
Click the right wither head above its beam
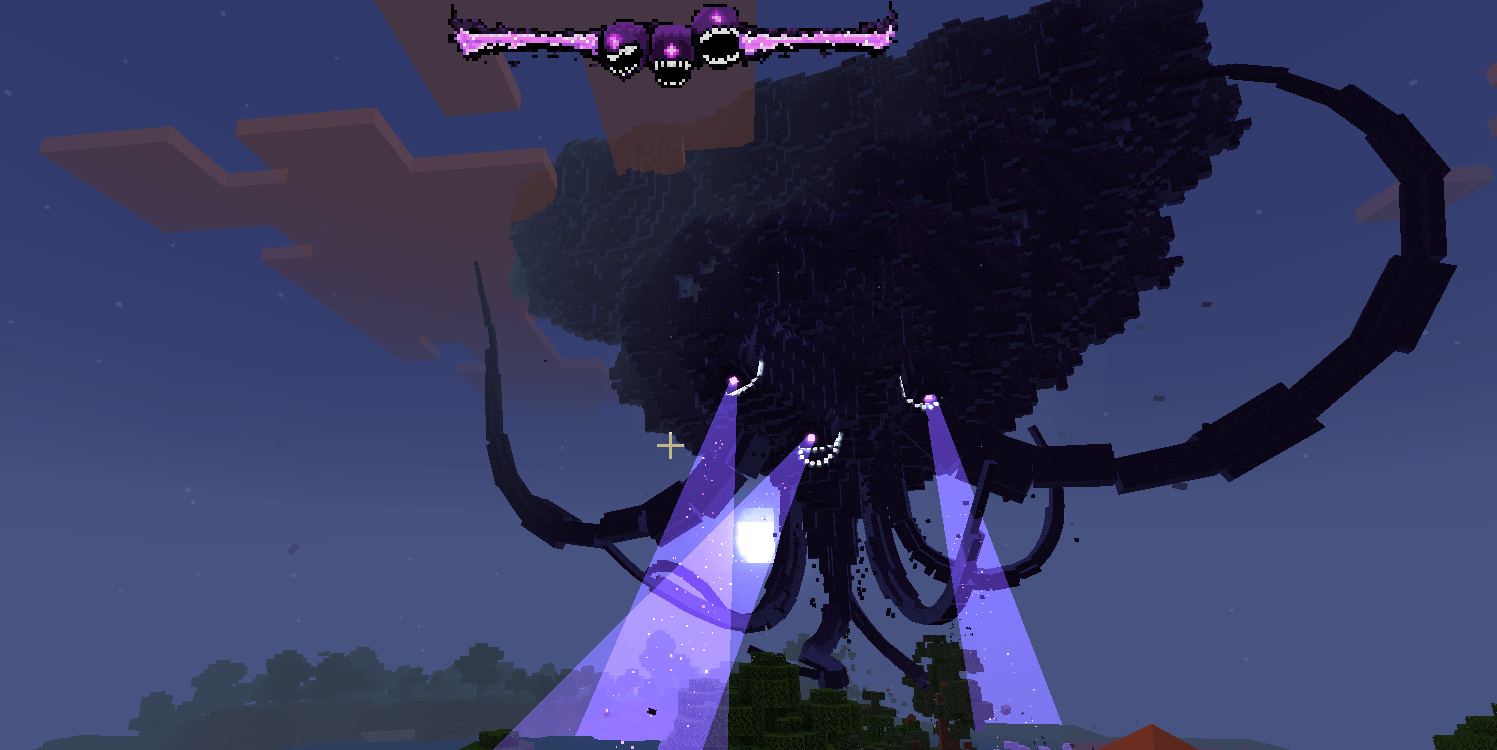928,398
